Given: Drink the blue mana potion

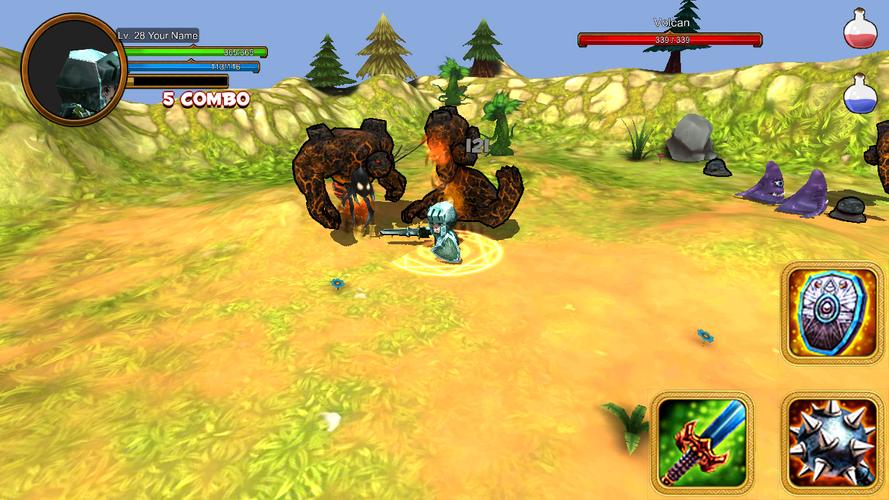Looking at the screenshot, I should pyautogui.click(x=860, y=94).
